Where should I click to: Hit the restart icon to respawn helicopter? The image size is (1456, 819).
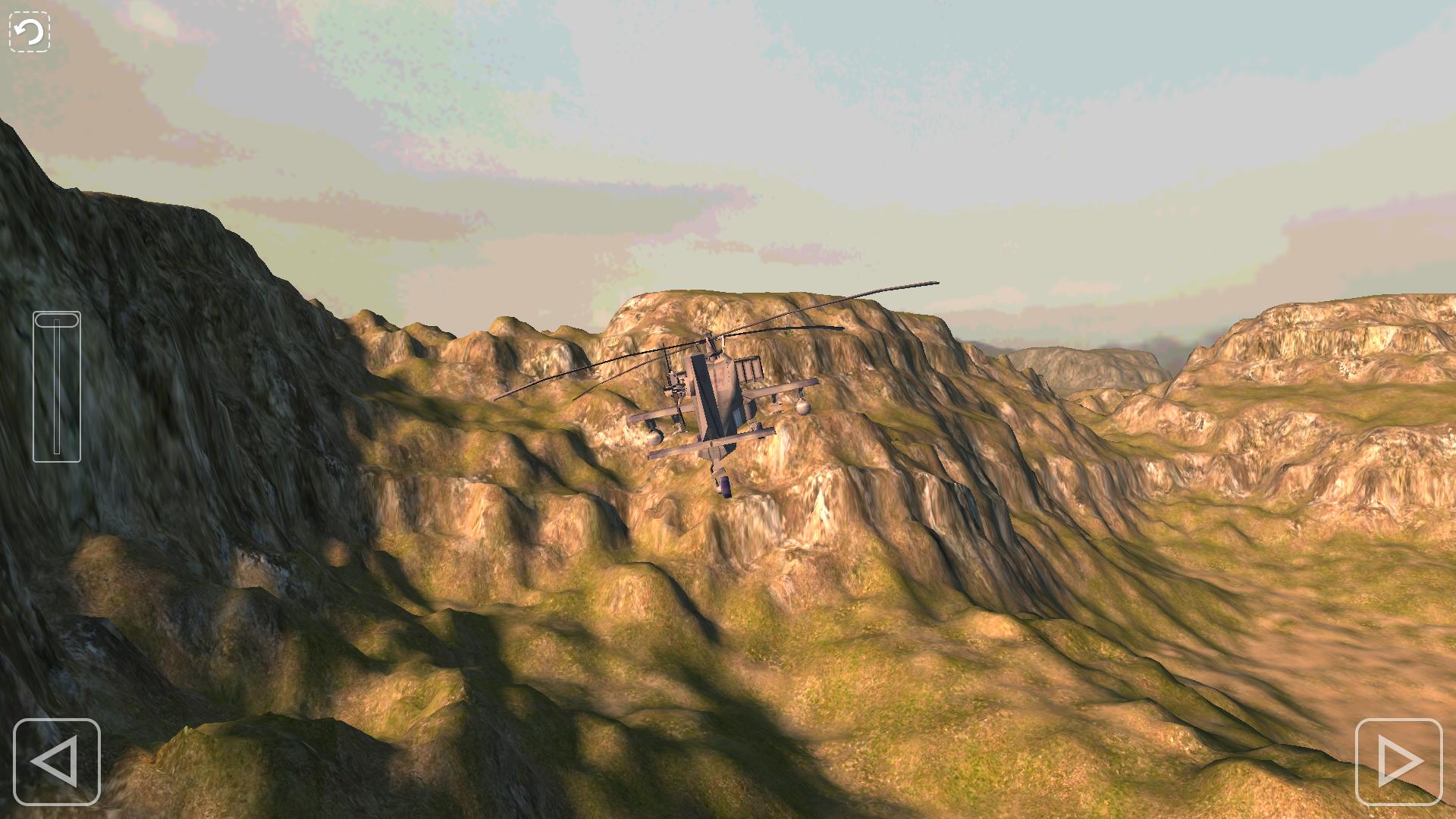pos(27,31)
